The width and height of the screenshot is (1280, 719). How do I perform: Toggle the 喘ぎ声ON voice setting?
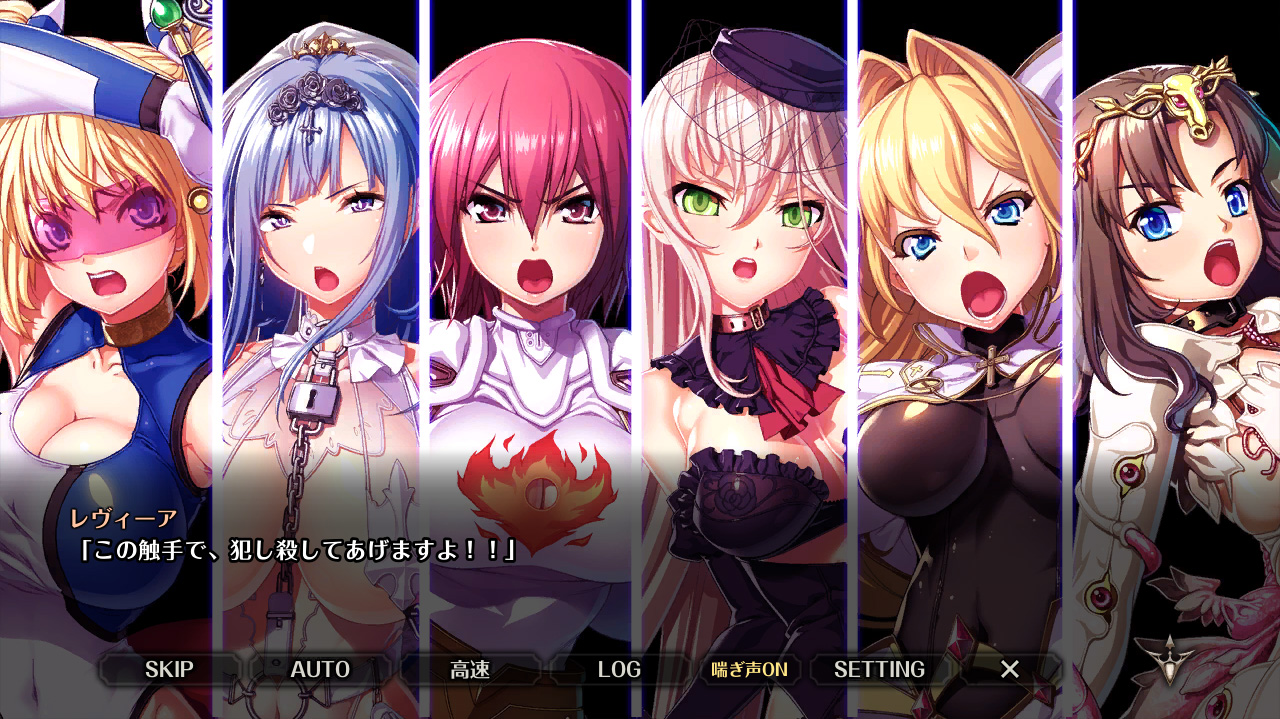[x=749, y=669]
